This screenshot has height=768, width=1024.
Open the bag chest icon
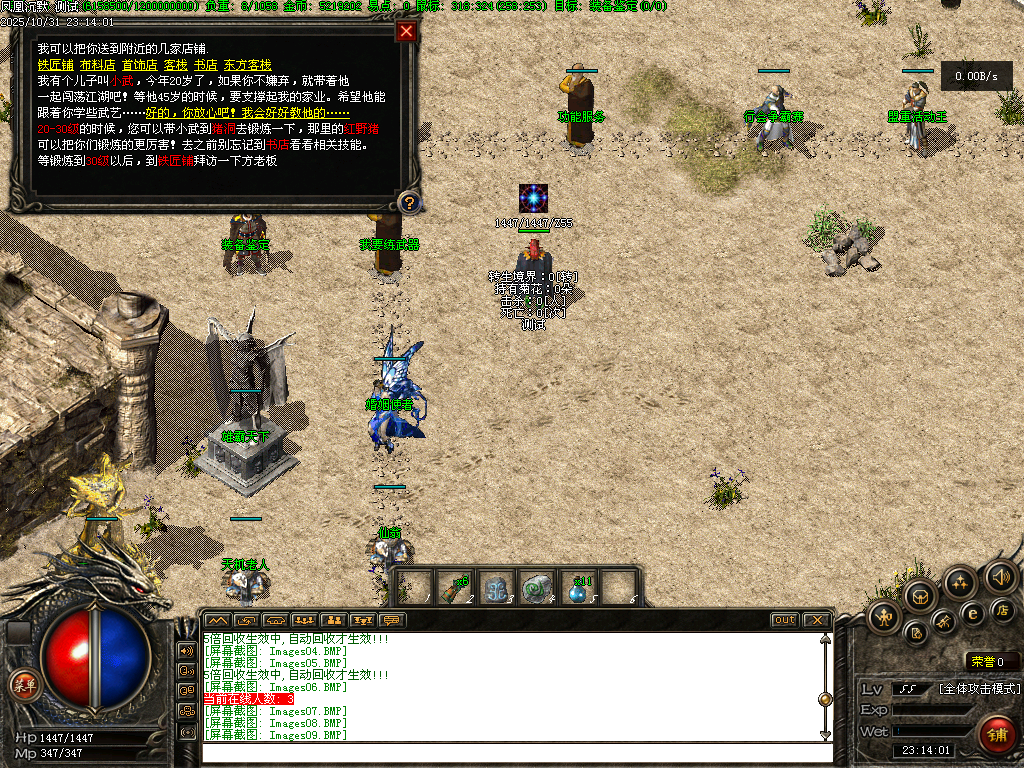920,598
